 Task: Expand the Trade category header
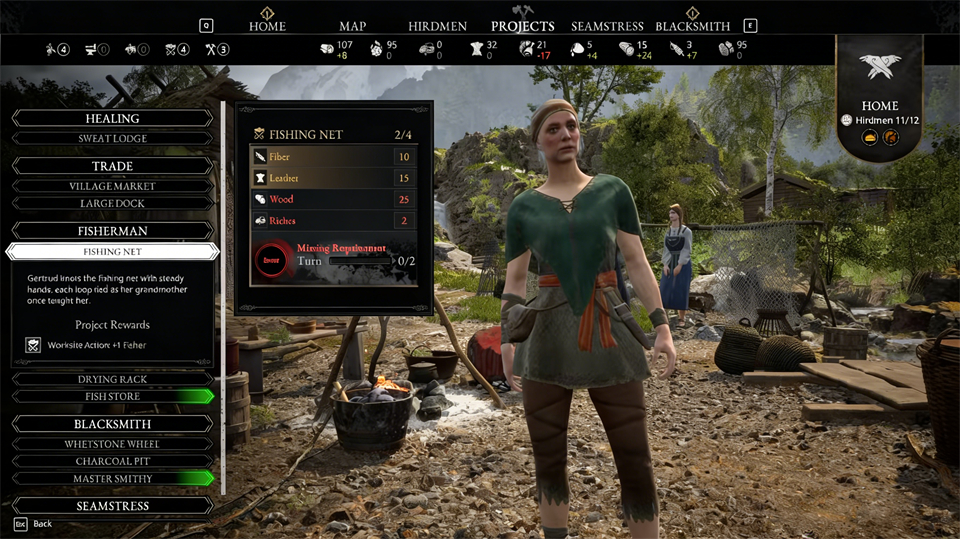[112, 166]
